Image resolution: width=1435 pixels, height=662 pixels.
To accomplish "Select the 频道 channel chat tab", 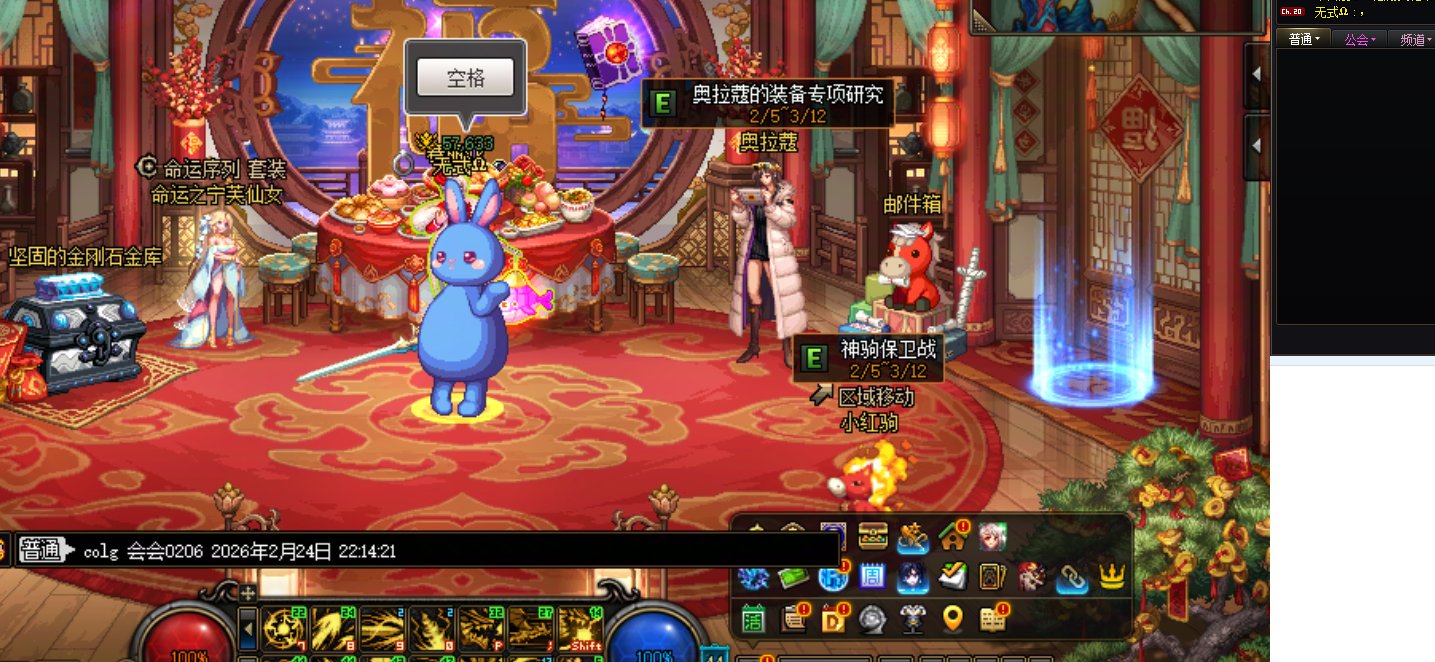I will 1415,39.
